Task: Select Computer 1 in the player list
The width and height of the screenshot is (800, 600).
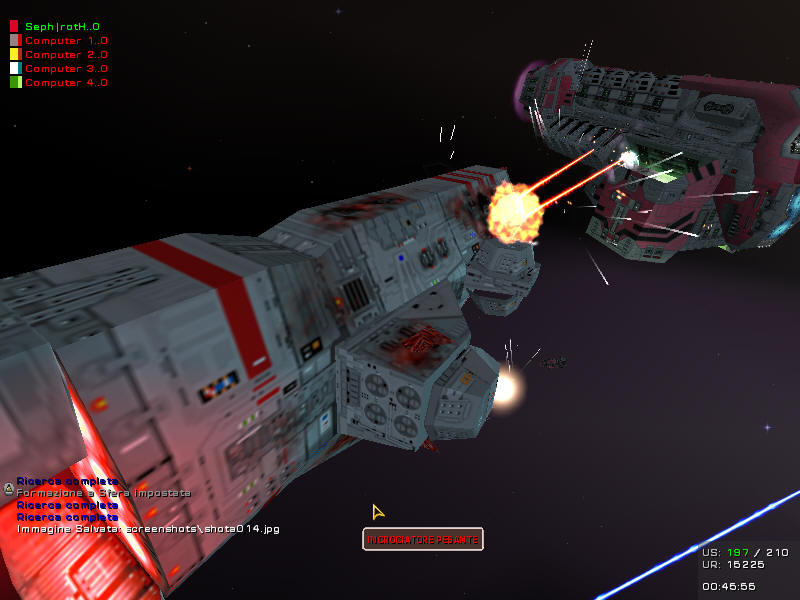Action: point(66,40)
